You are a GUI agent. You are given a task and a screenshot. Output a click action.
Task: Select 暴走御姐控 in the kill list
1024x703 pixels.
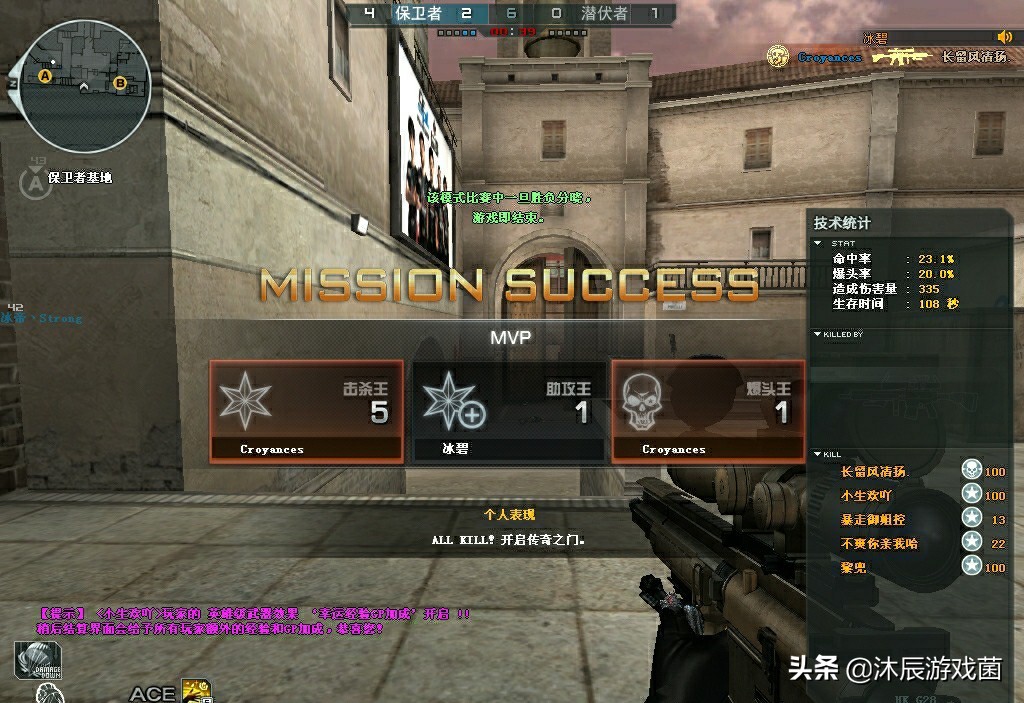(x=873, y=520)
